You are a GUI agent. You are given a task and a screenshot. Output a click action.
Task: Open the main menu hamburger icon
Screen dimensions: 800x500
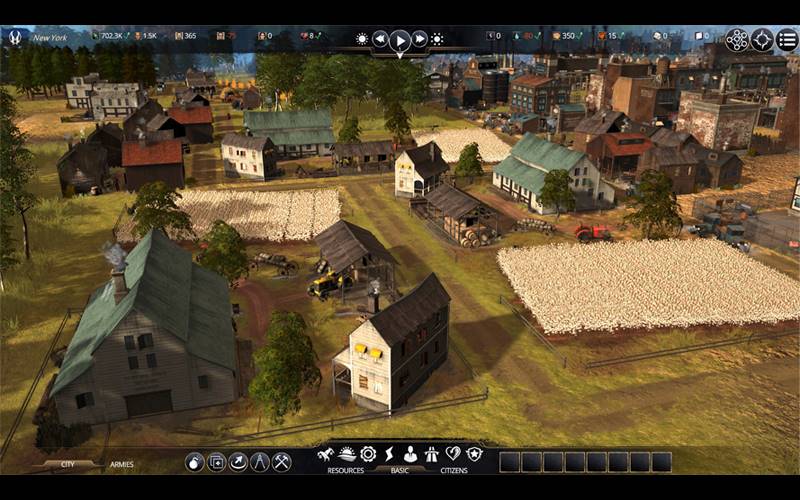[x=788, y=40]
